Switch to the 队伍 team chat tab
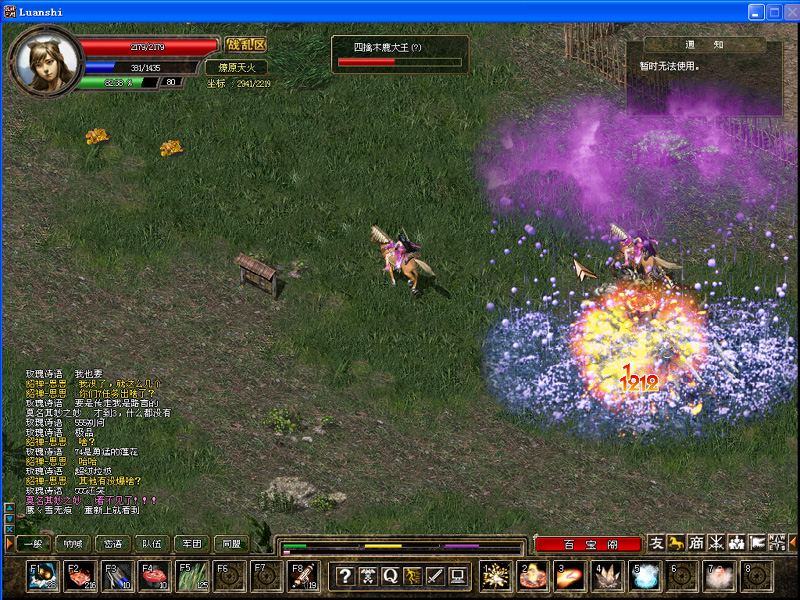The width and height of the screenshot is (800, 600). [x=151, y=544]
